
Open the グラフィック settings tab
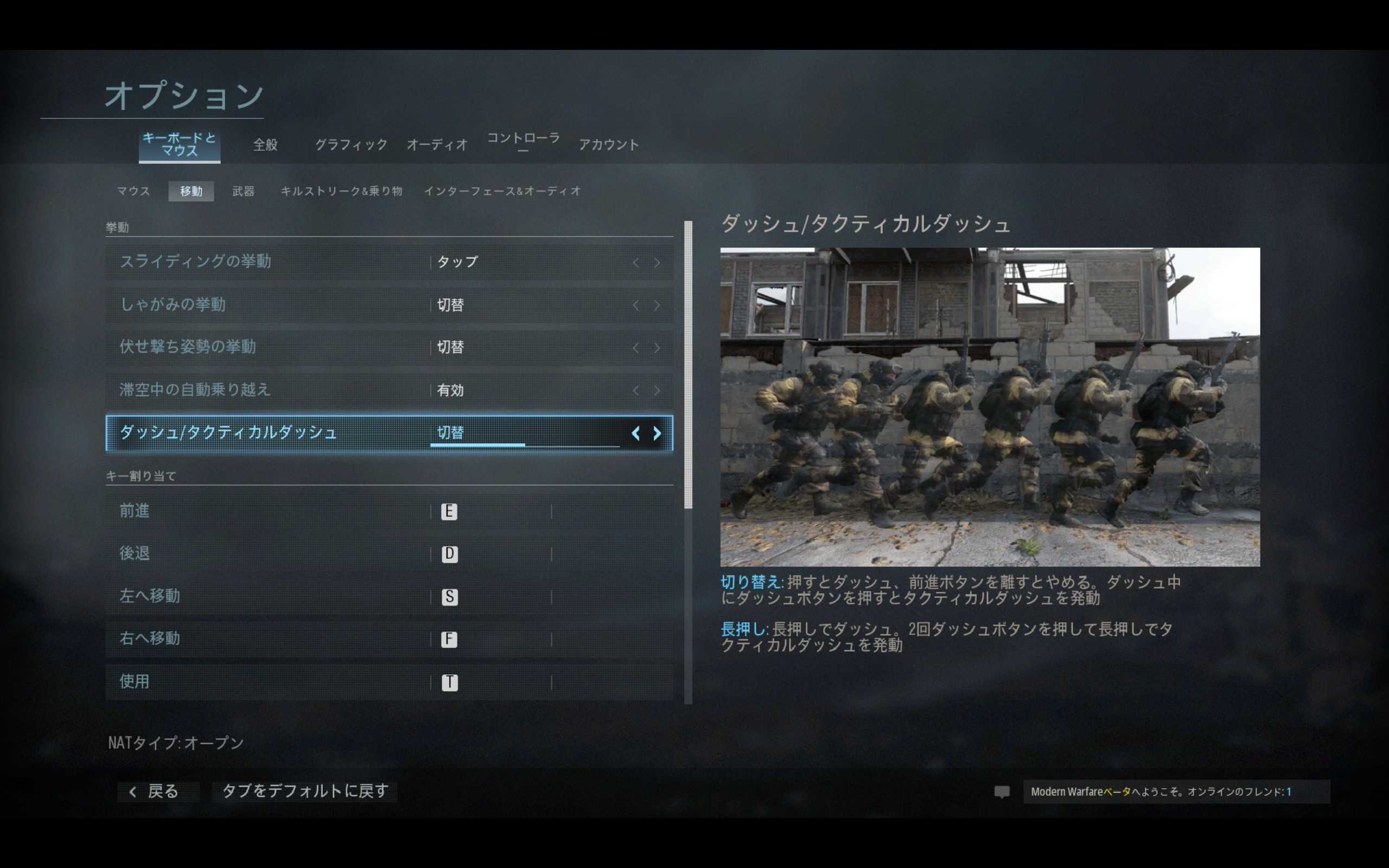351,145
